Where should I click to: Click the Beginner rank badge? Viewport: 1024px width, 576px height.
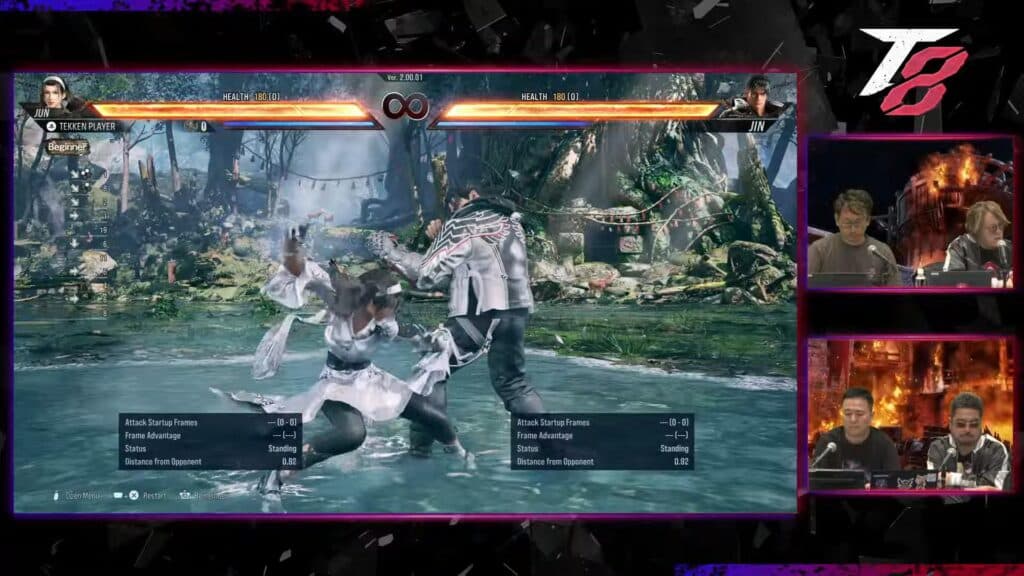pos(67,147)
